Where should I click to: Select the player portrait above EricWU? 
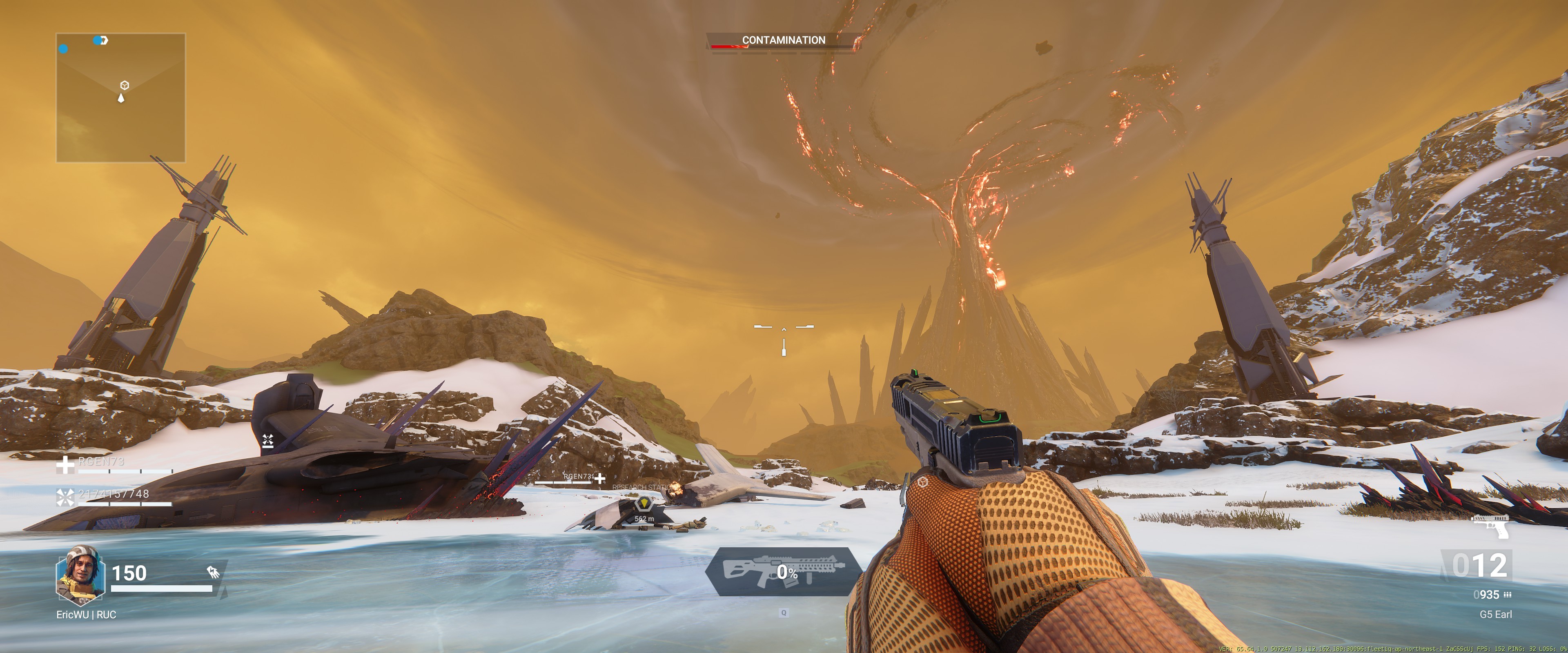click(x=80, y=575)
